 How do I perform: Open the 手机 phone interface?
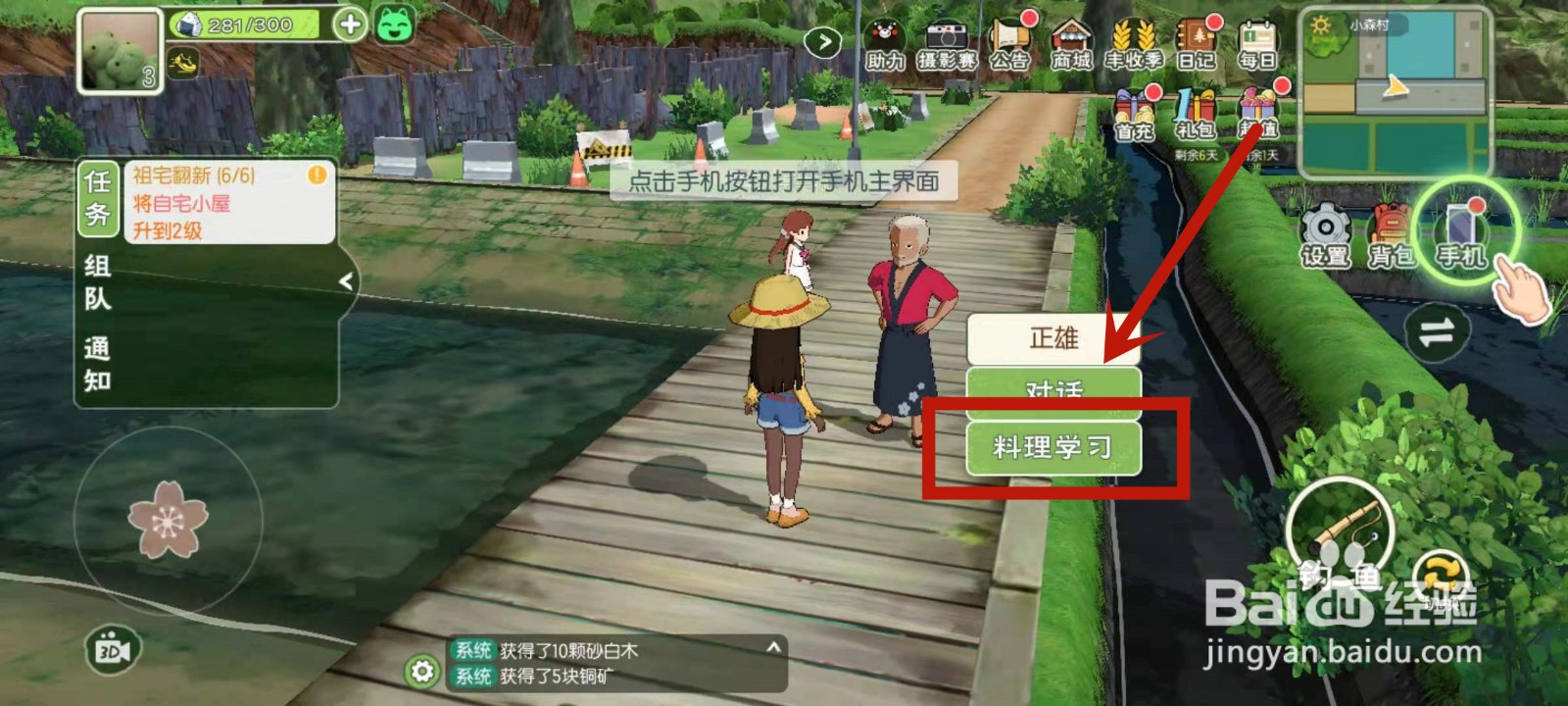point(1461,232)
